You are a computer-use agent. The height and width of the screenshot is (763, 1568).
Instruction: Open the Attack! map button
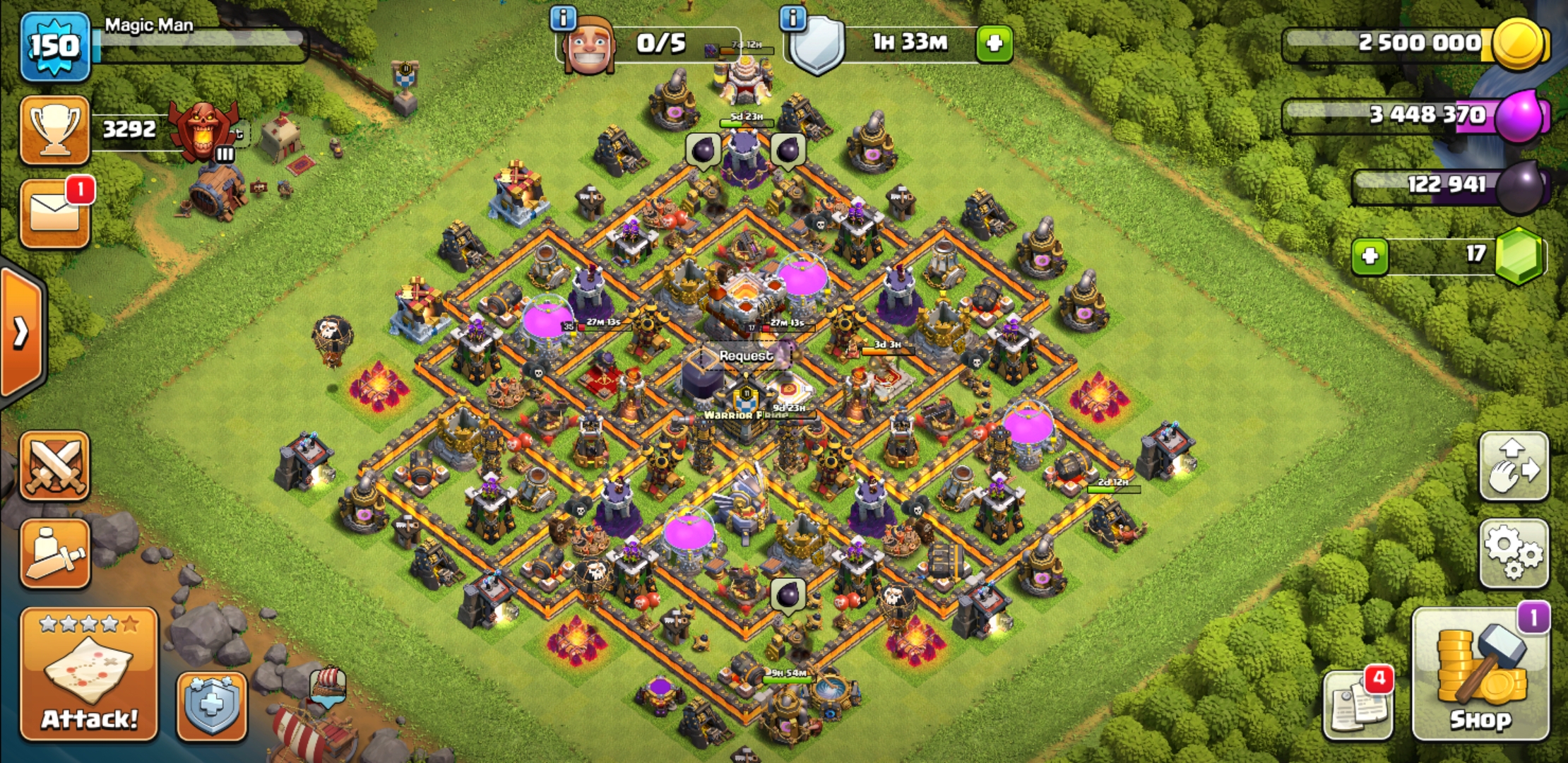click(89, 675)
